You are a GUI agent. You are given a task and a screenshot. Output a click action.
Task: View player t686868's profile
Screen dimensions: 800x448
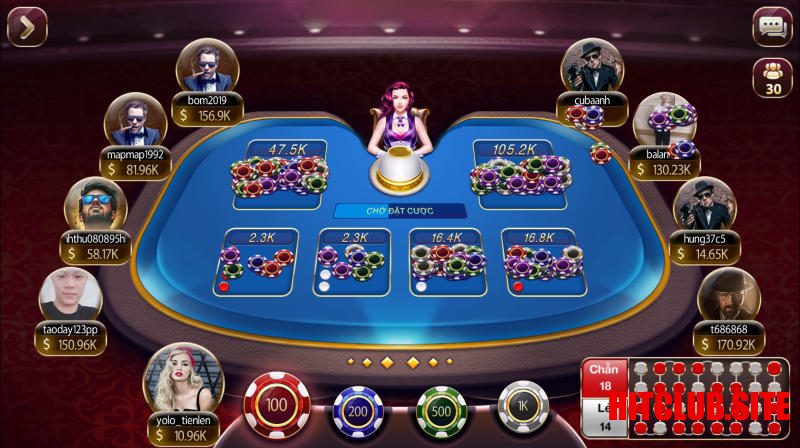728,297
